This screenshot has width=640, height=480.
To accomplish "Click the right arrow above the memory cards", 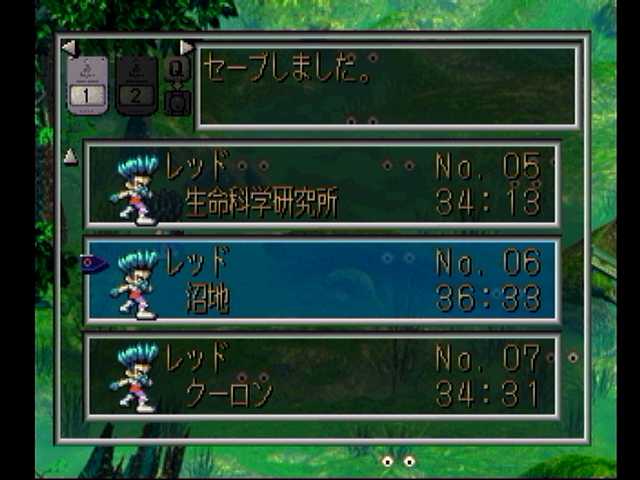I will [x=186, y=47].
